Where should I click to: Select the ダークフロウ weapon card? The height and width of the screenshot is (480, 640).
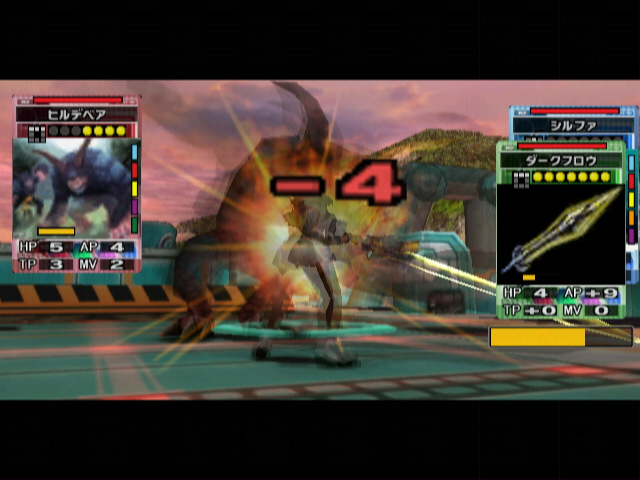(560, 230)
